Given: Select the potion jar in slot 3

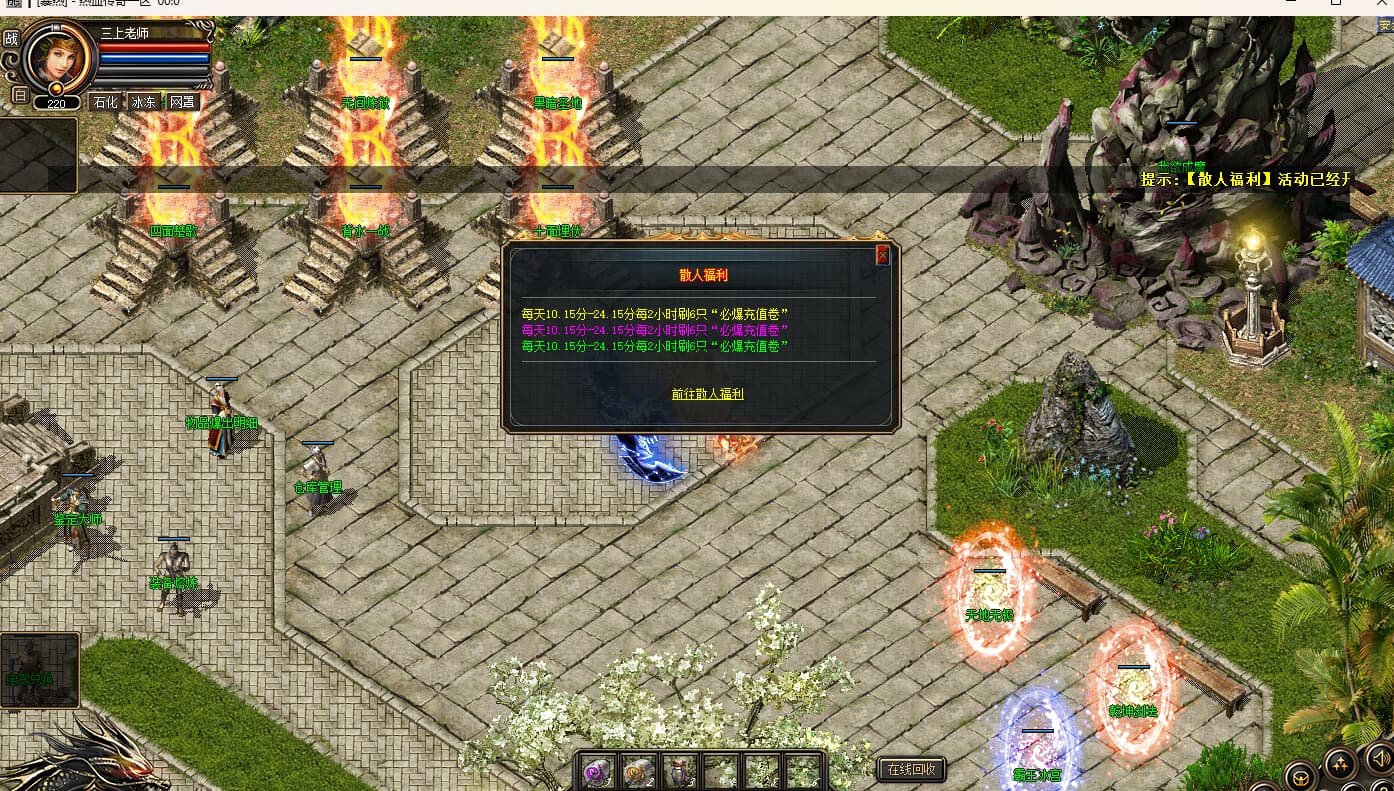Looking at the screenshot, I should point(681,771).
